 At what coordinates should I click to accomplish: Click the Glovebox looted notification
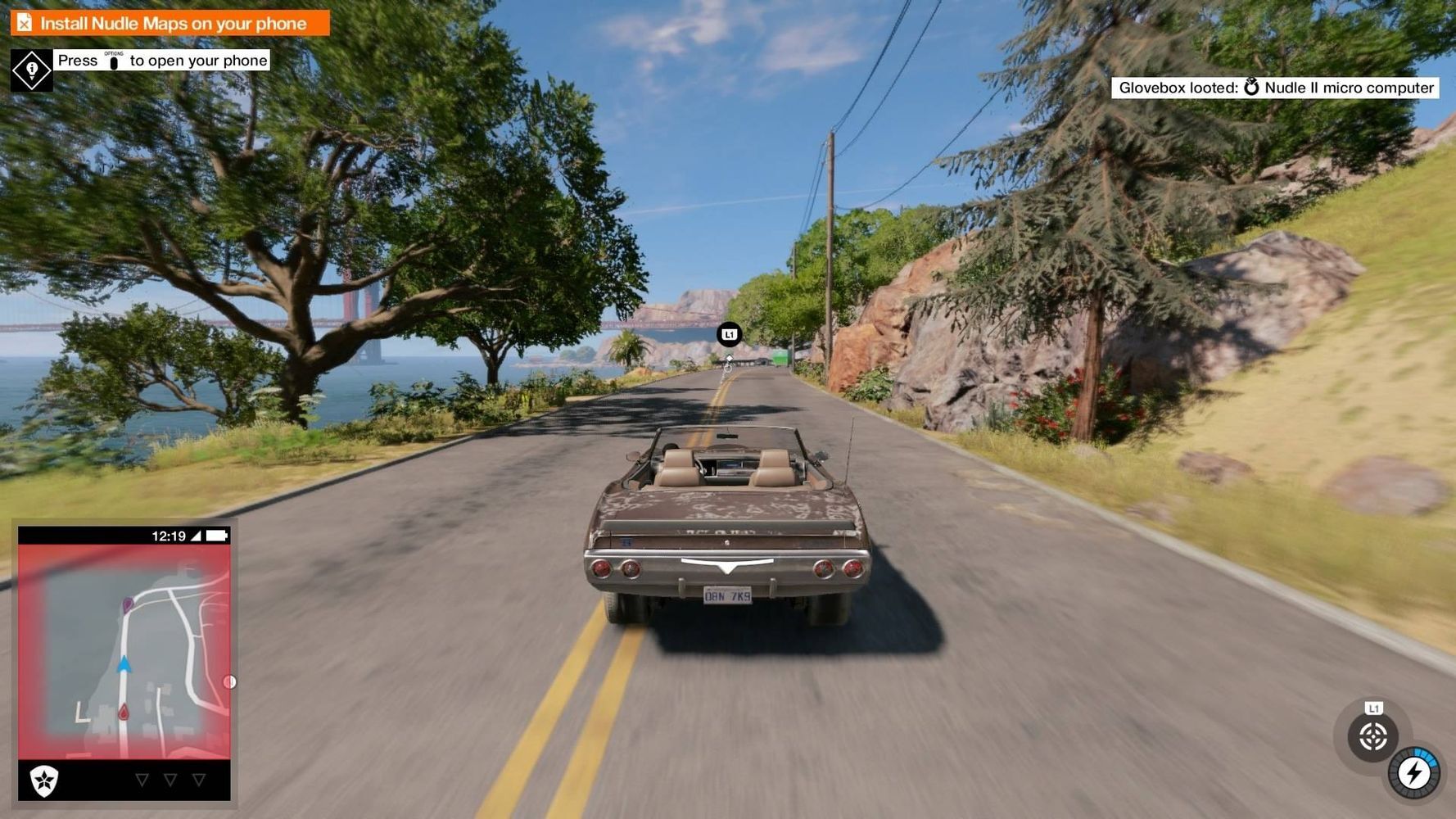click(x=1275, y=88)
